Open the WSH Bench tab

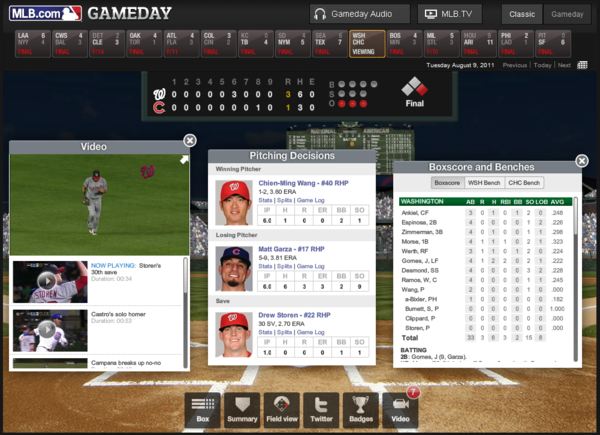[x=485, y=183]
